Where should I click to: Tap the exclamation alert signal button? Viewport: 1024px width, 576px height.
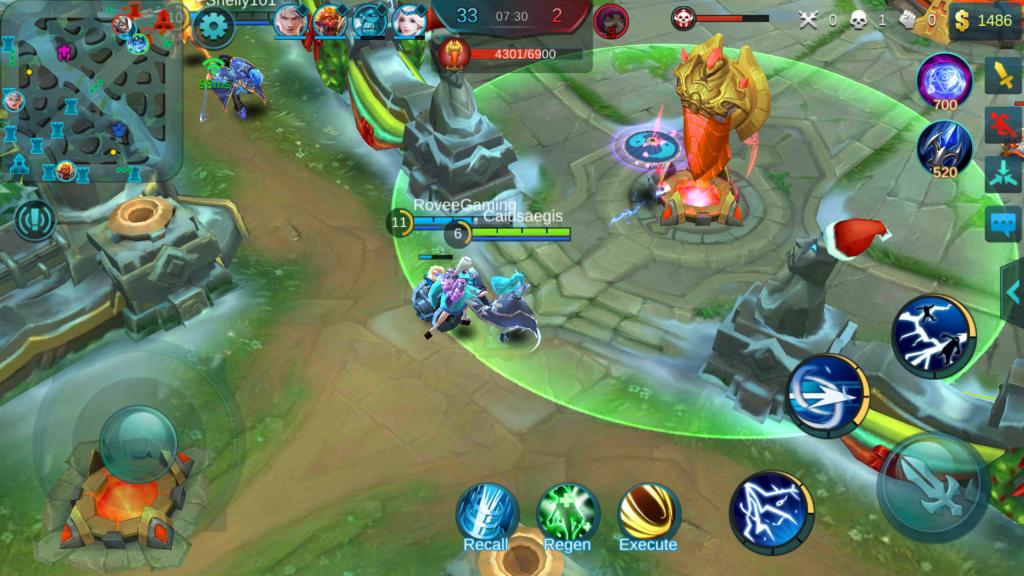click(36, 220)
